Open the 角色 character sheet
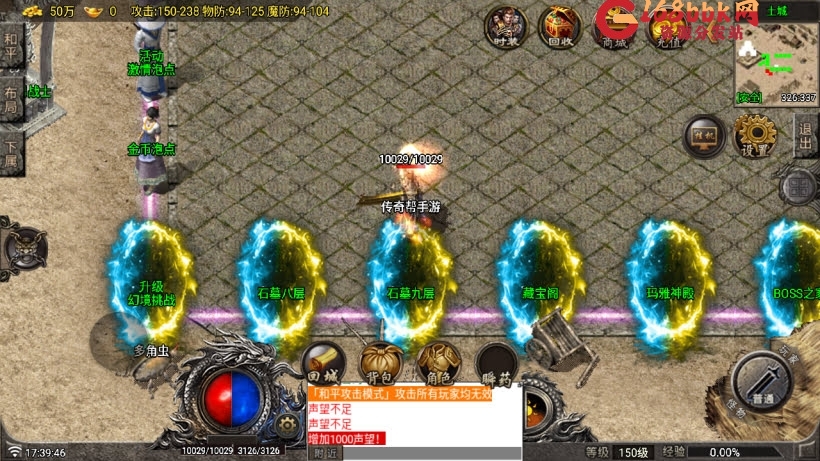 pyautogui.click(x=438, y=365)
